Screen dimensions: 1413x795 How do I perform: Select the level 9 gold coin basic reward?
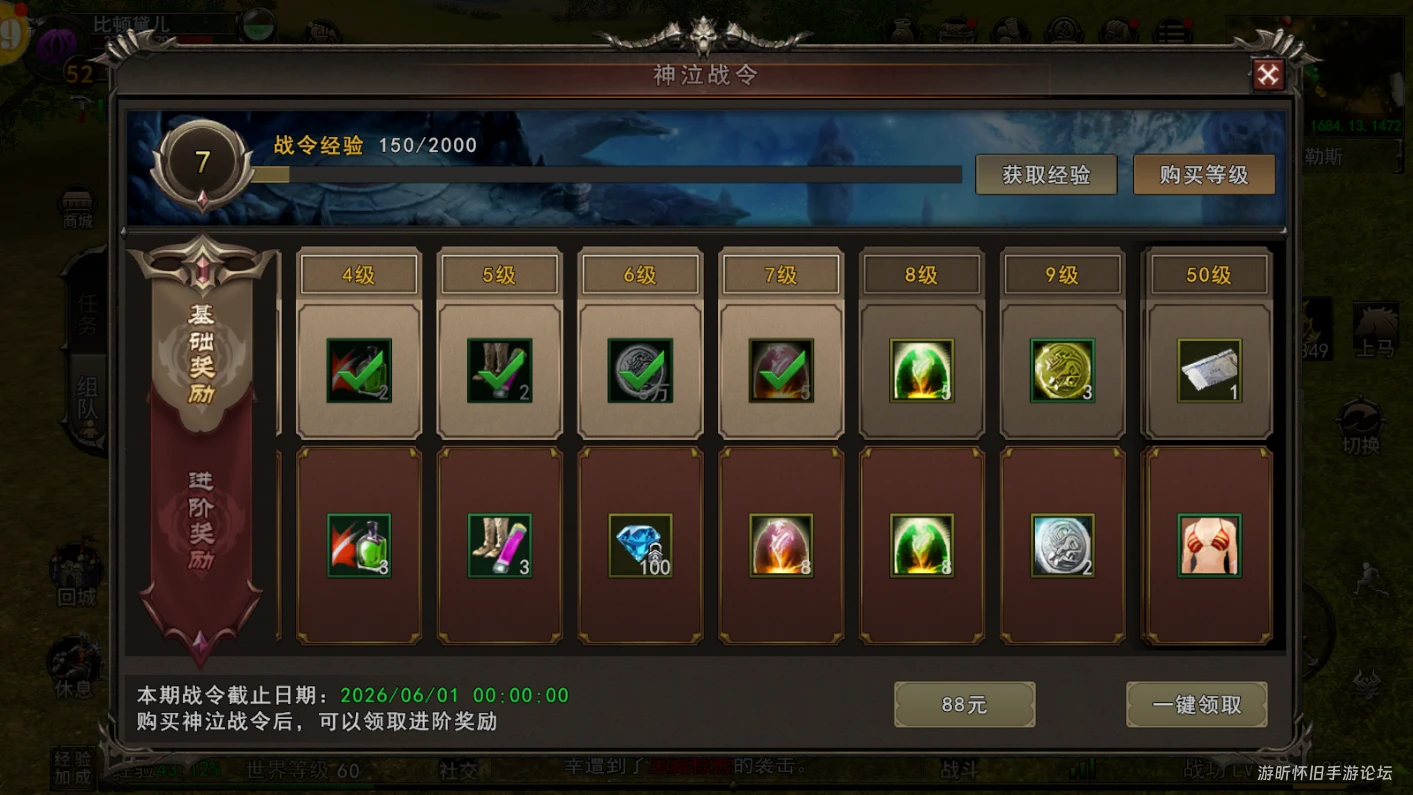(1063, 371)
